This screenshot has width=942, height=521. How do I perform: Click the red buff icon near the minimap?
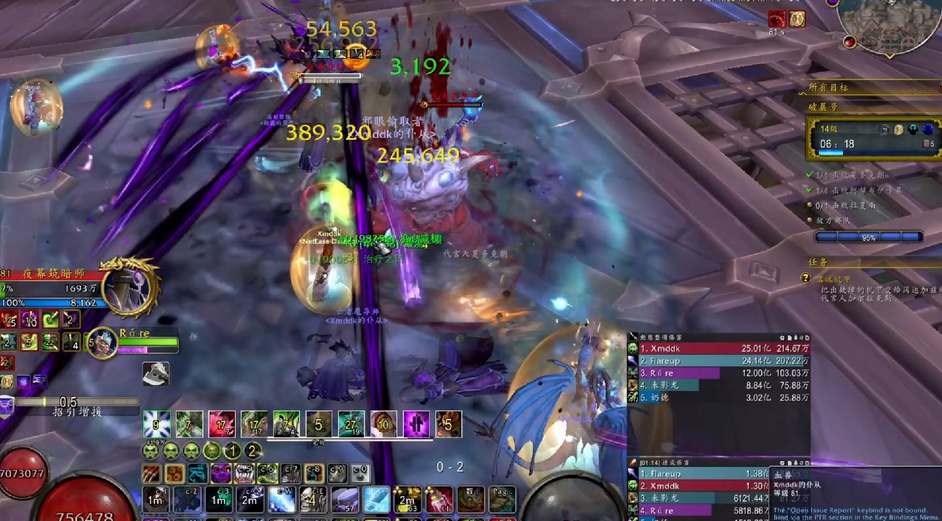click(777, 19)
